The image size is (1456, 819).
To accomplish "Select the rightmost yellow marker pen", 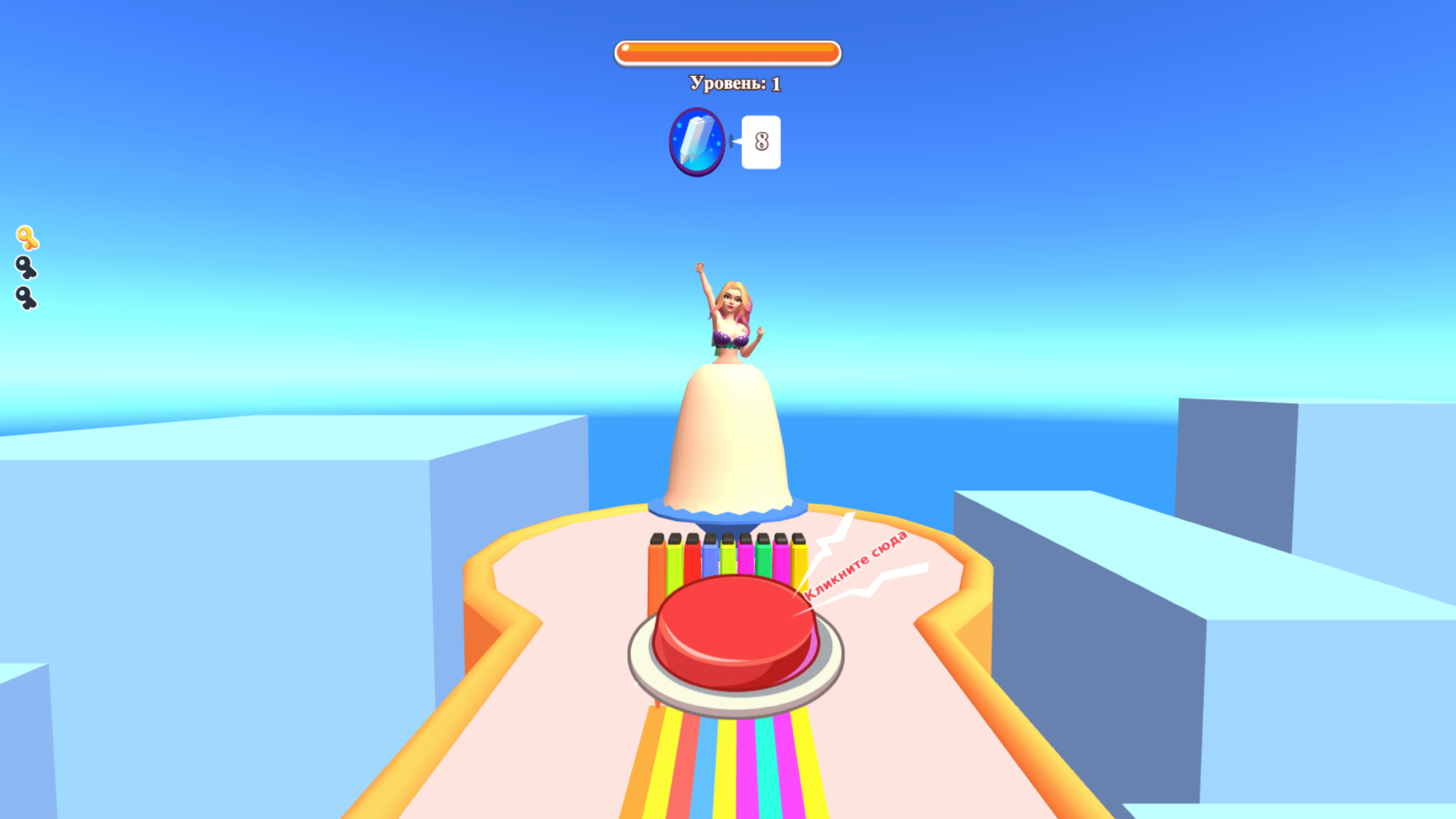I will [799, 557].
